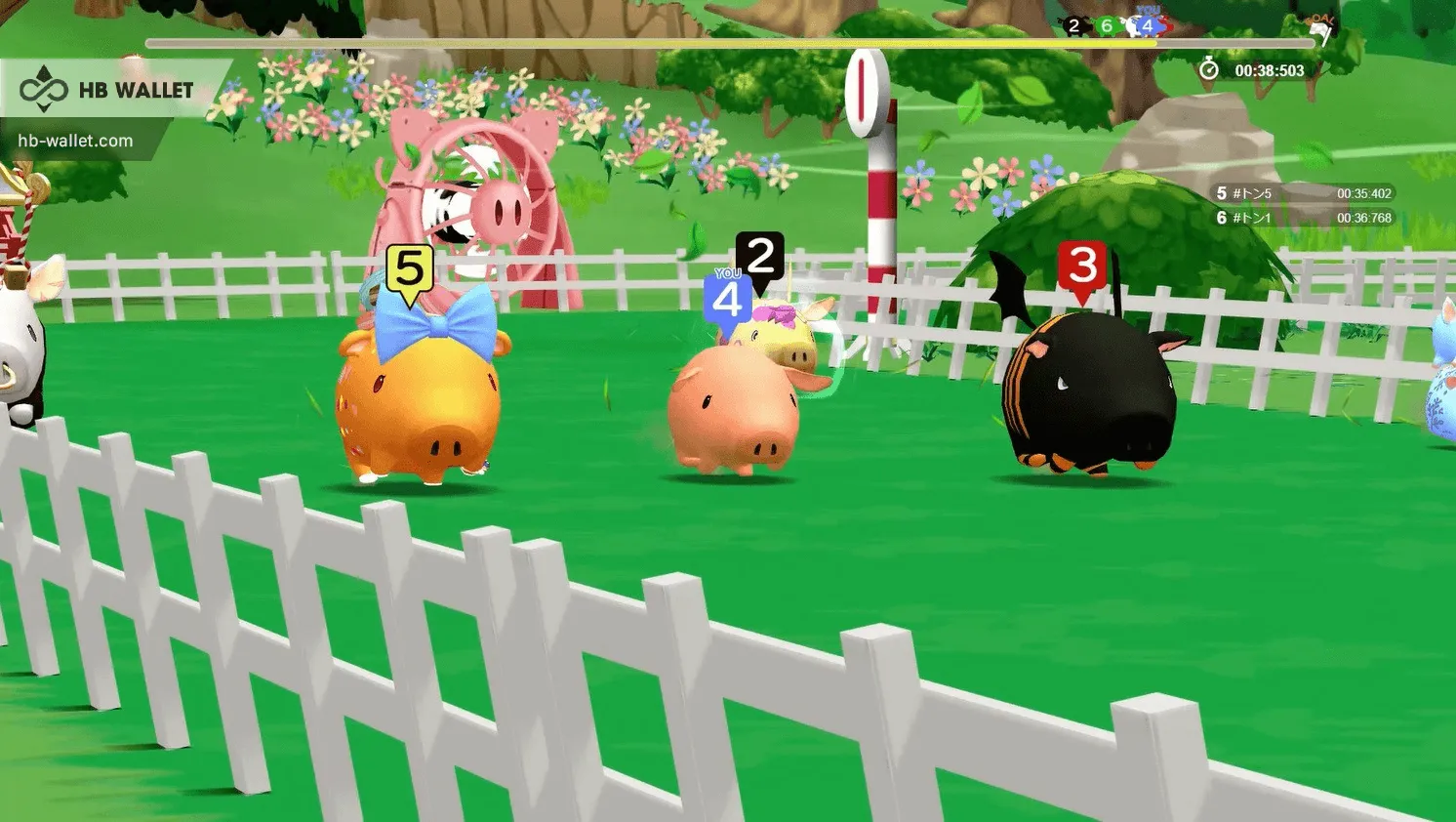The width and height of the screenshot is (1456, 822).
Task: Select the finish time 00:36:768 entry
Action: pos(1365,218)
